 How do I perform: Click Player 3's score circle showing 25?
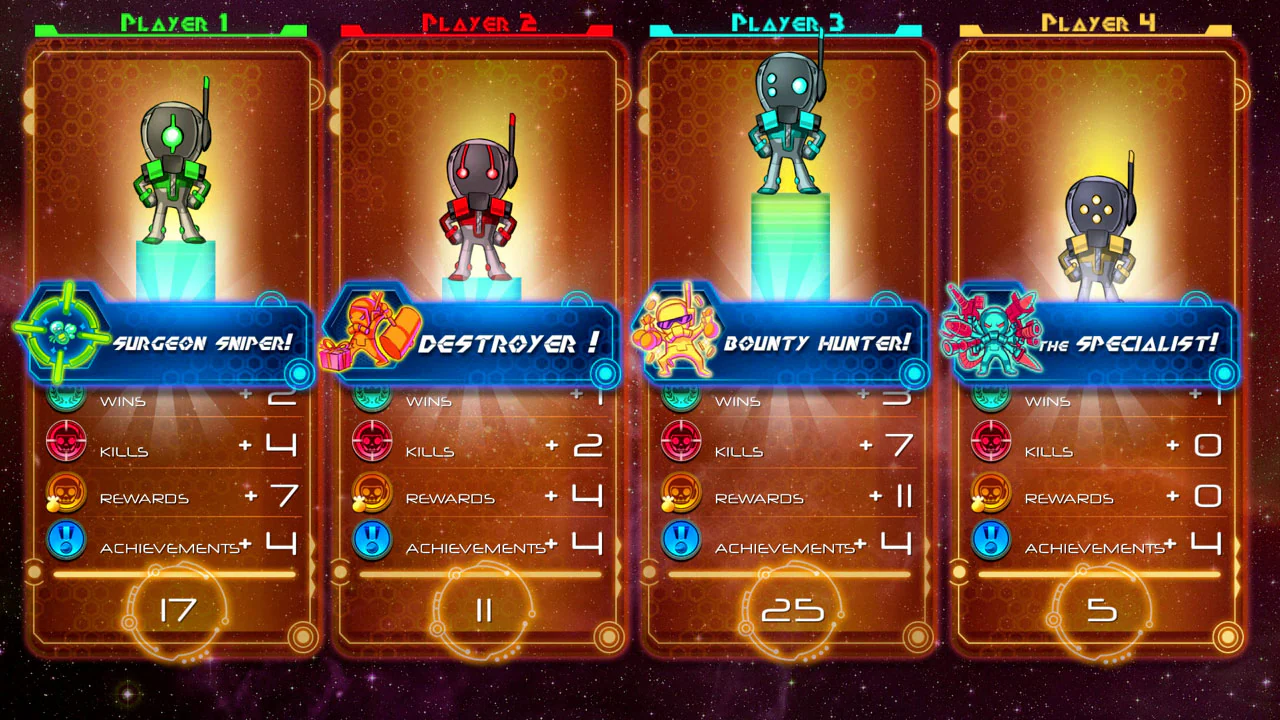[793, 607]
